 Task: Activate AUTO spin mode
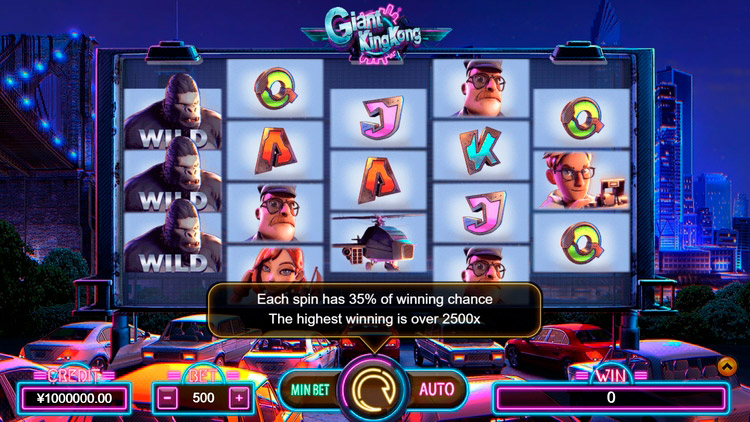437,389
